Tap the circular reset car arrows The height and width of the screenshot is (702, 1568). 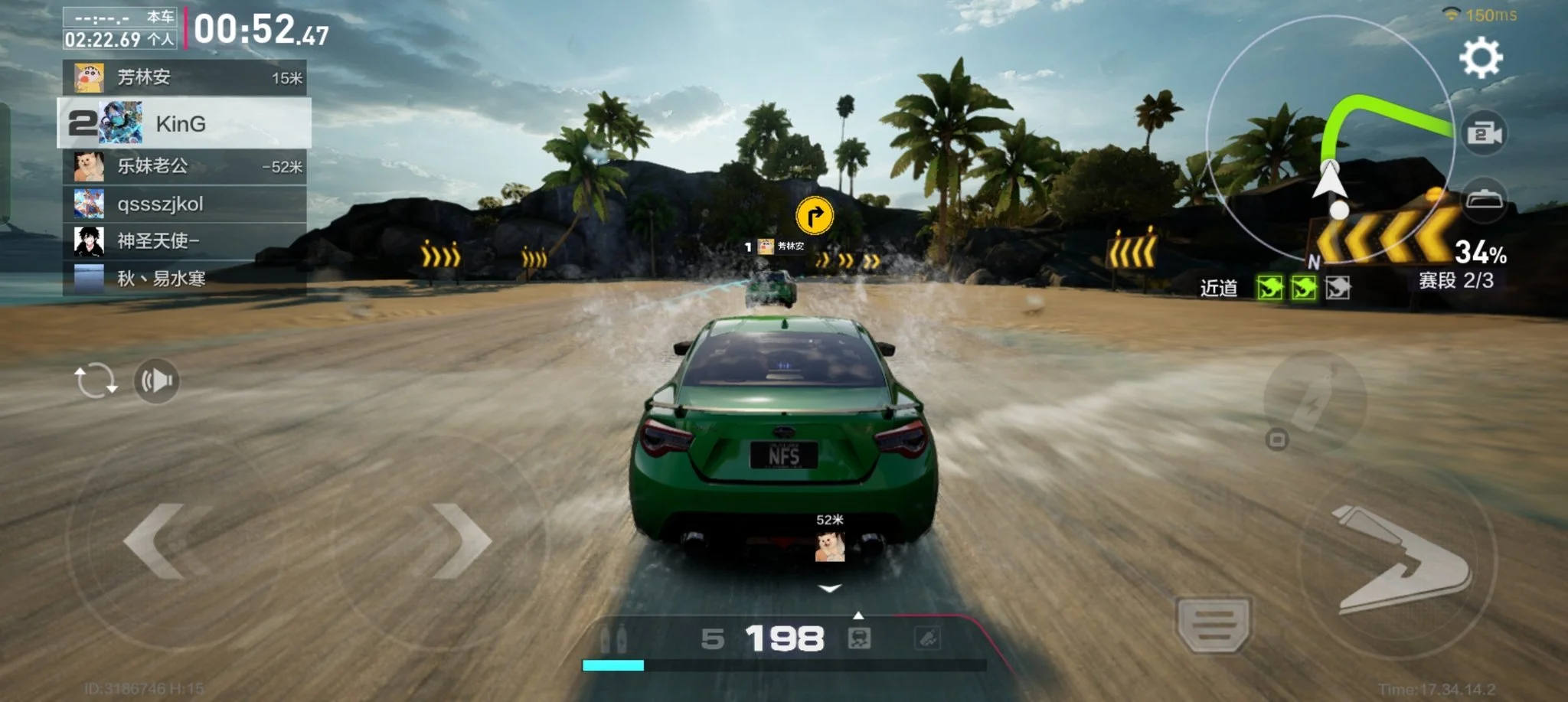(95, 380)
